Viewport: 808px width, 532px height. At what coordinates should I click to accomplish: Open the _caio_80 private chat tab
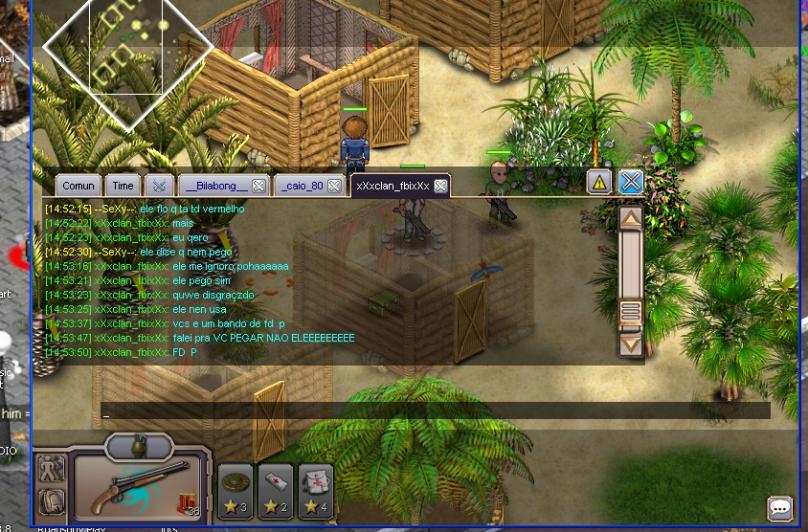coord(301,186)
